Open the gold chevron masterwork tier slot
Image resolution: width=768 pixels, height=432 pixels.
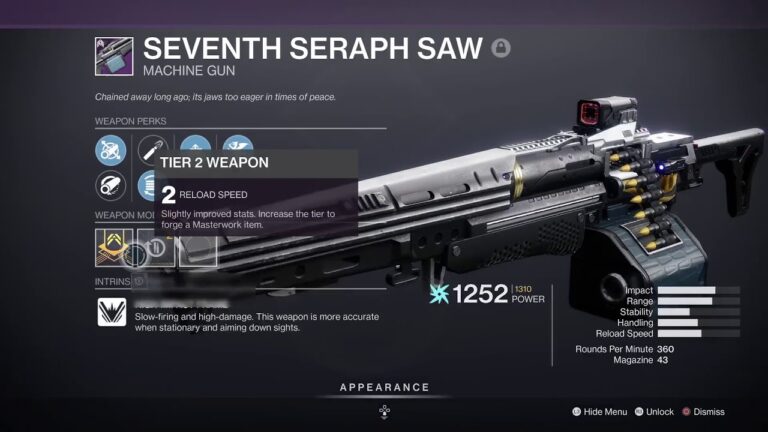pos(113,247)
